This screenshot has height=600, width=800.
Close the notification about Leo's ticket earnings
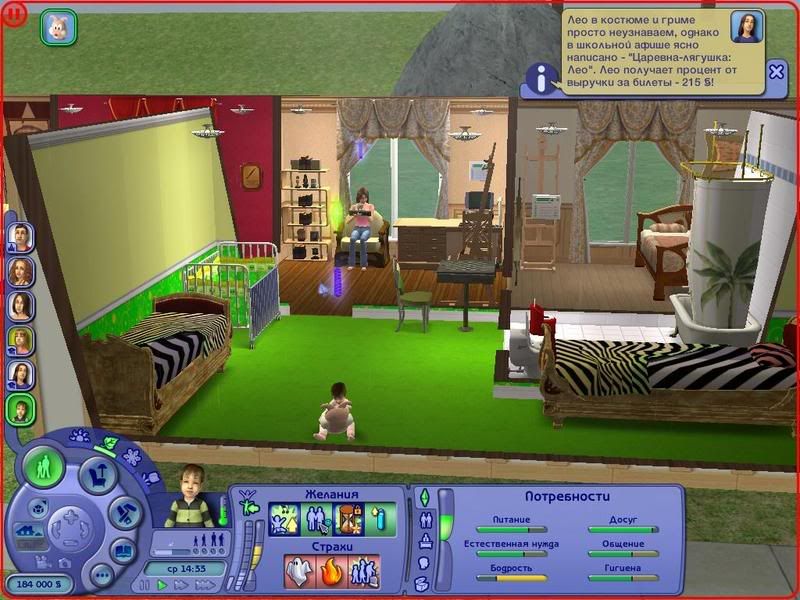[x=777, y=72]
